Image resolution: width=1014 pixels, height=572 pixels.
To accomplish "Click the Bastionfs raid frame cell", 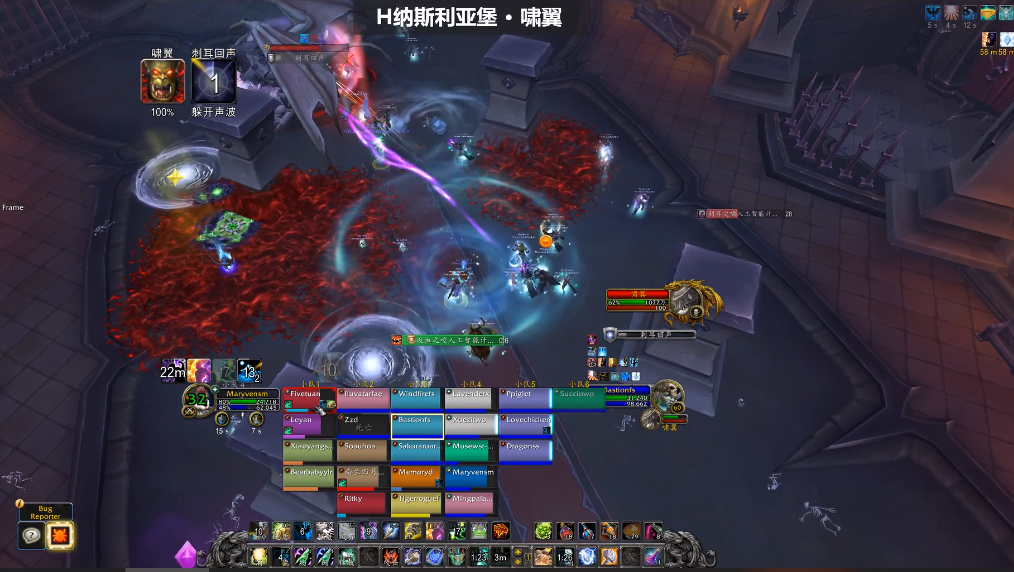I will [417, 424].
